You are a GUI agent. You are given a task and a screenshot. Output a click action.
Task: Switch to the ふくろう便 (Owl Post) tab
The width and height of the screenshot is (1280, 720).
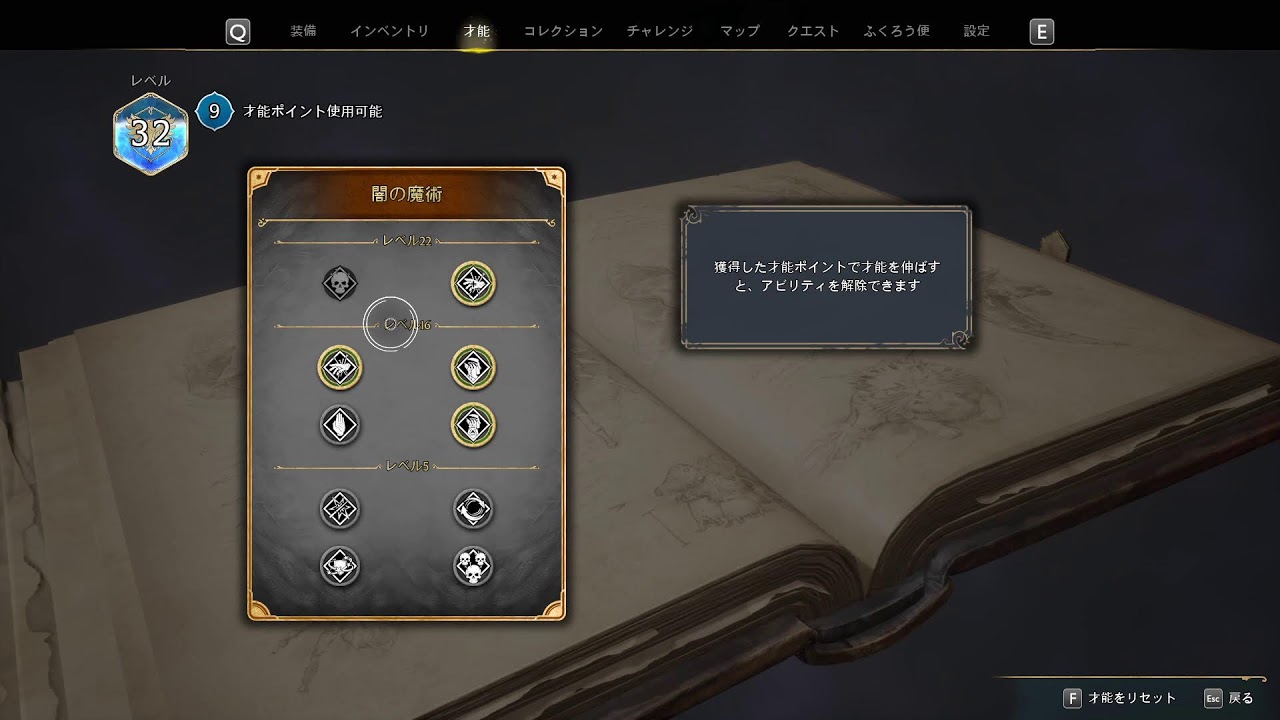point(897,31)
